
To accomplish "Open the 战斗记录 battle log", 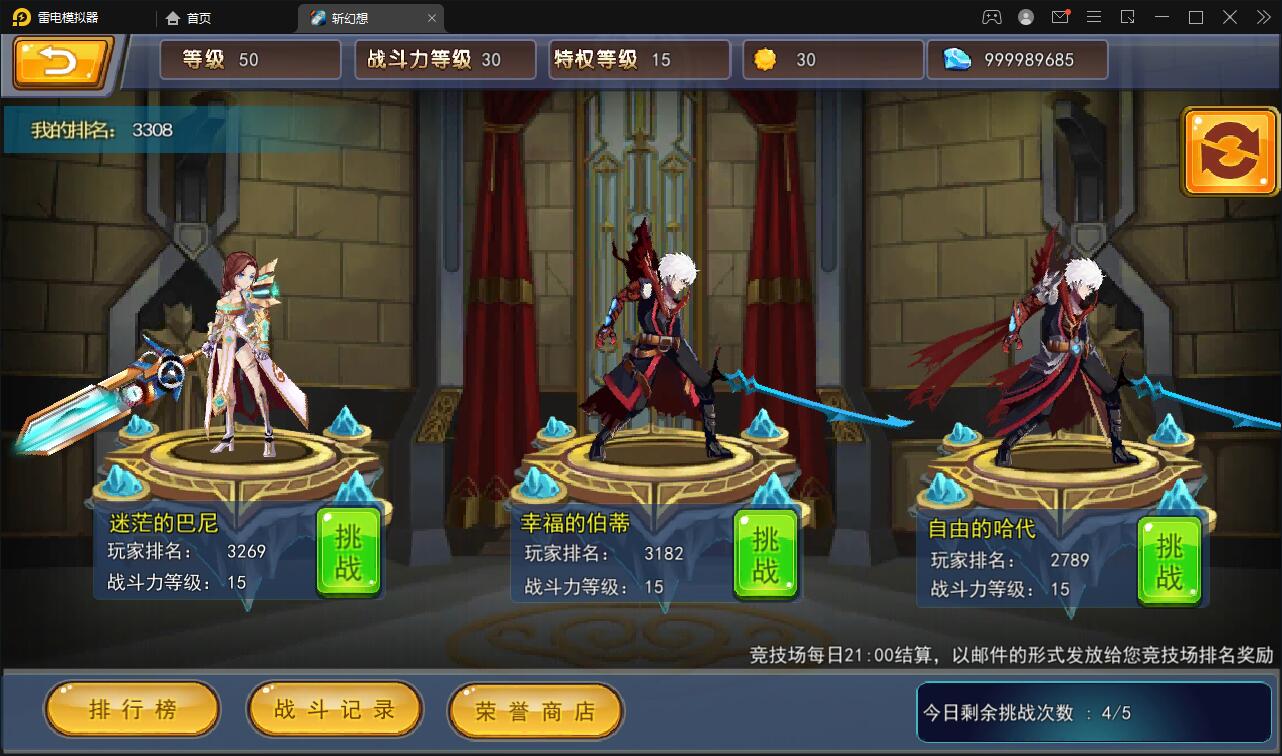I will (335, 709).
